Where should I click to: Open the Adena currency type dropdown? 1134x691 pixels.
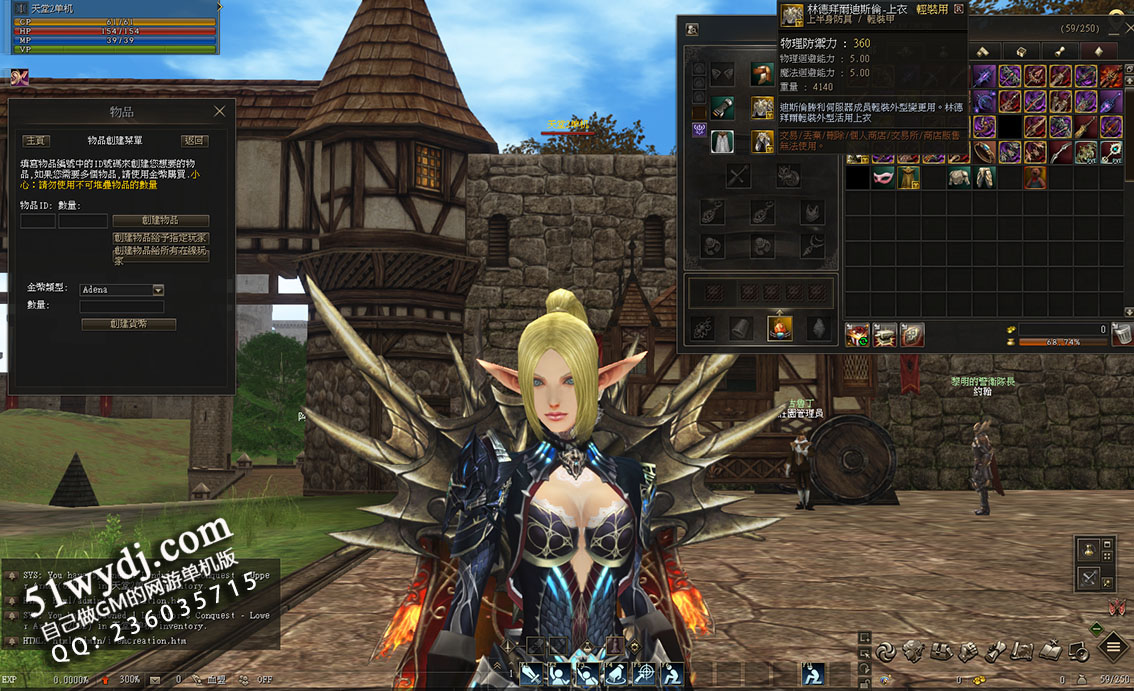point(158,290)
